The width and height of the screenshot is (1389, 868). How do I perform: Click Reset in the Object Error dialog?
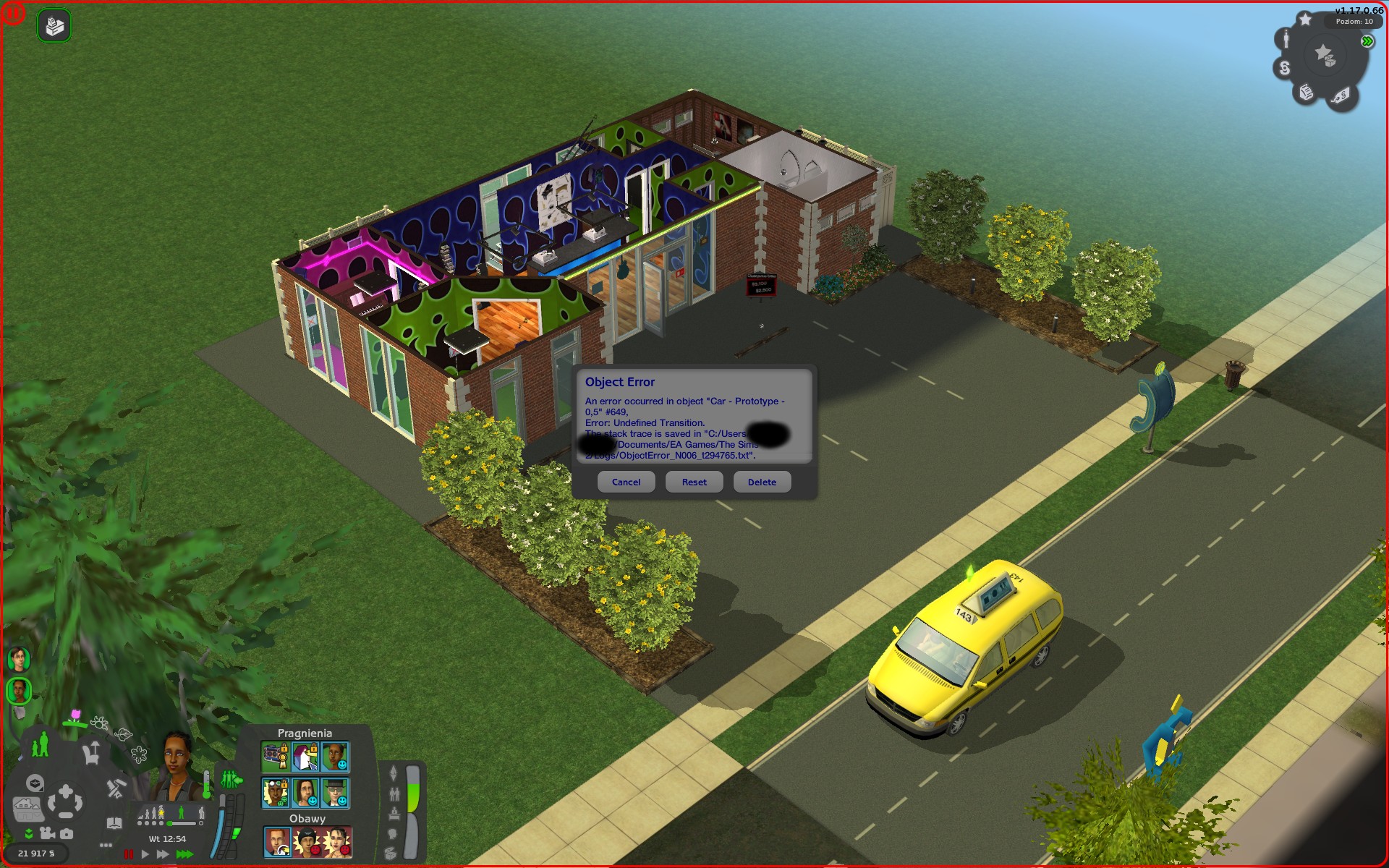(693, 482)
